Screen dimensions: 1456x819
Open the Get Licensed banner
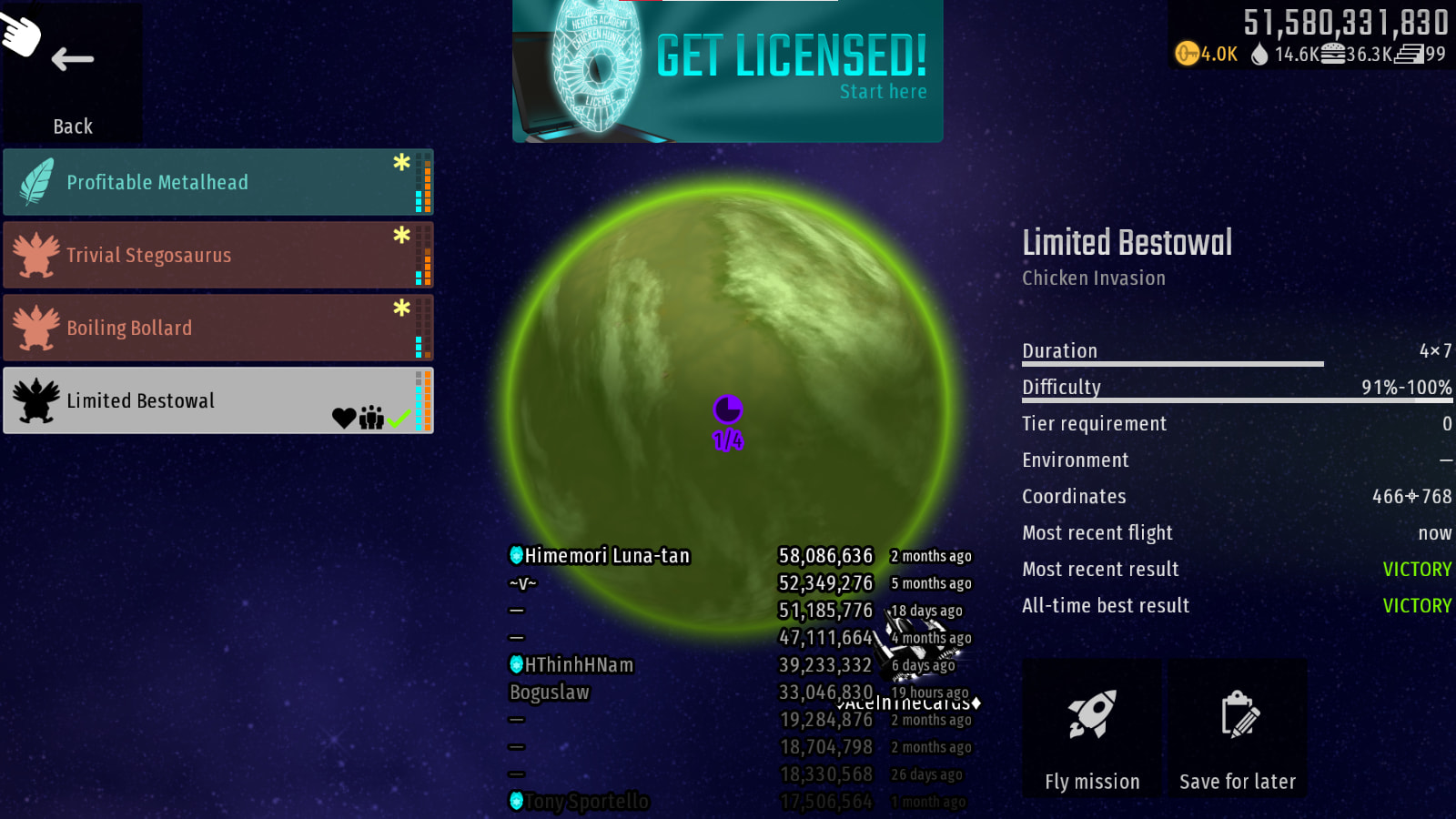coord(728,71)
